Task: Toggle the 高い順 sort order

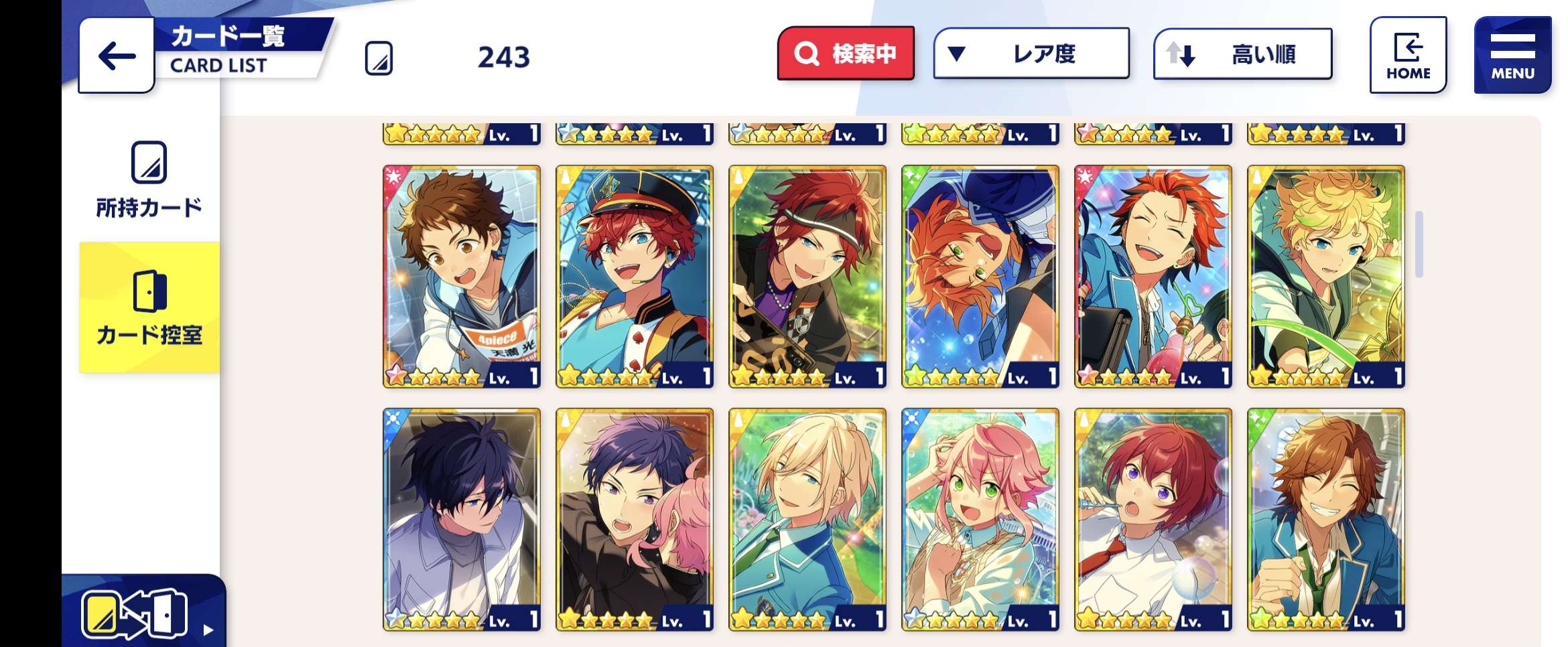Action: tap(1242, 54)
